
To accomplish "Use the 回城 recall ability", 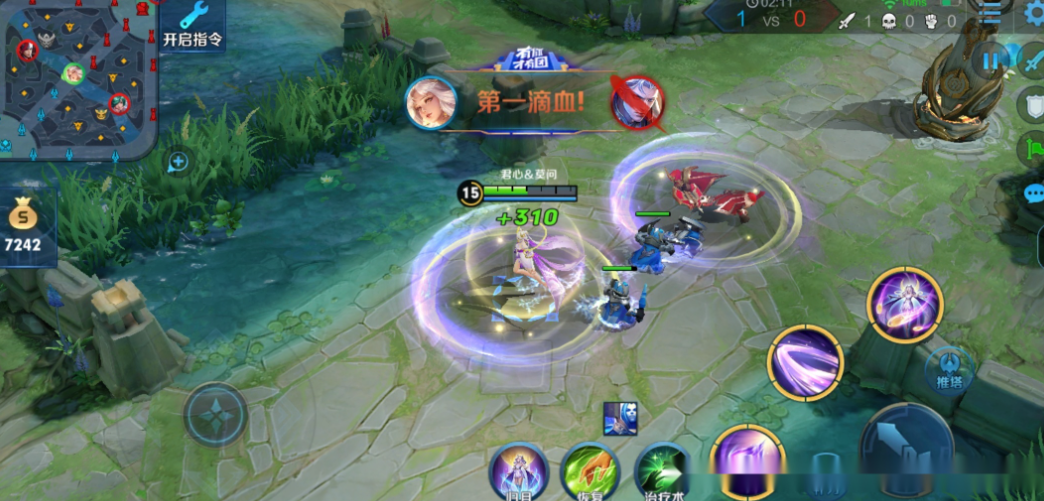I will pos(518,472).
